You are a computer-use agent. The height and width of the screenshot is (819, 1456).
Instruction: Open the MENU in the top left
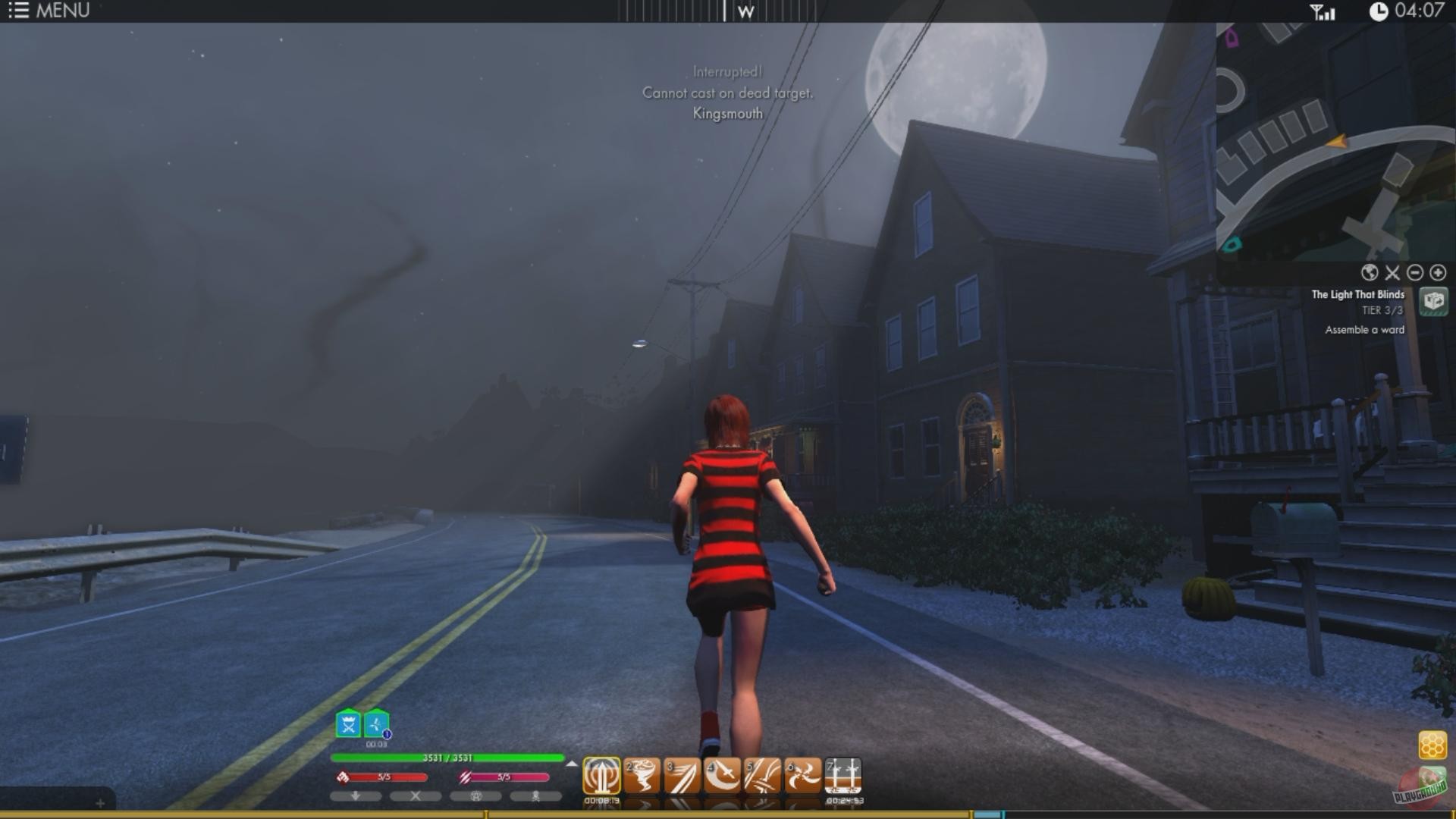coord(45,11)
